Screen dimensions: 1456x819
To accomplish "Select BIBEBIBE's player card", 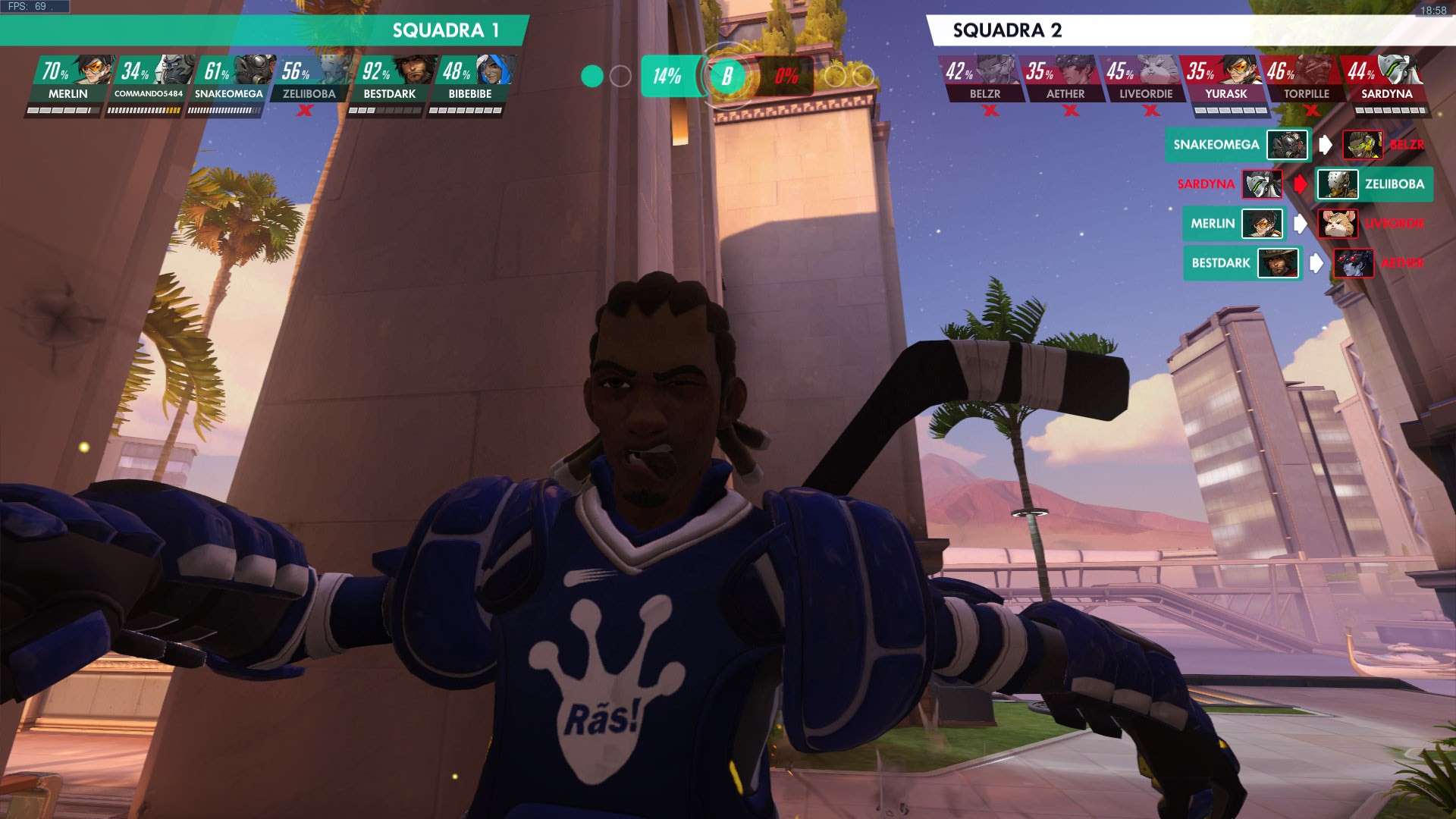I will 470,80.
